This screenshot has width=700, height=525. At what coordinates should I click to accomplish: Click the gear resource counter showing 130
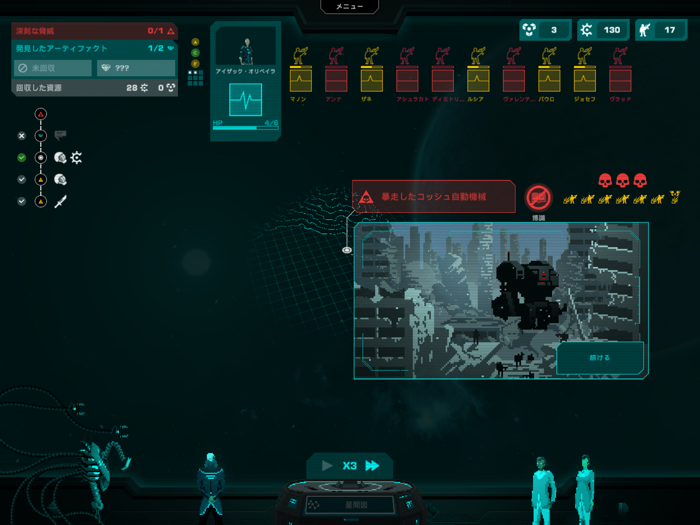click(601, 30)
